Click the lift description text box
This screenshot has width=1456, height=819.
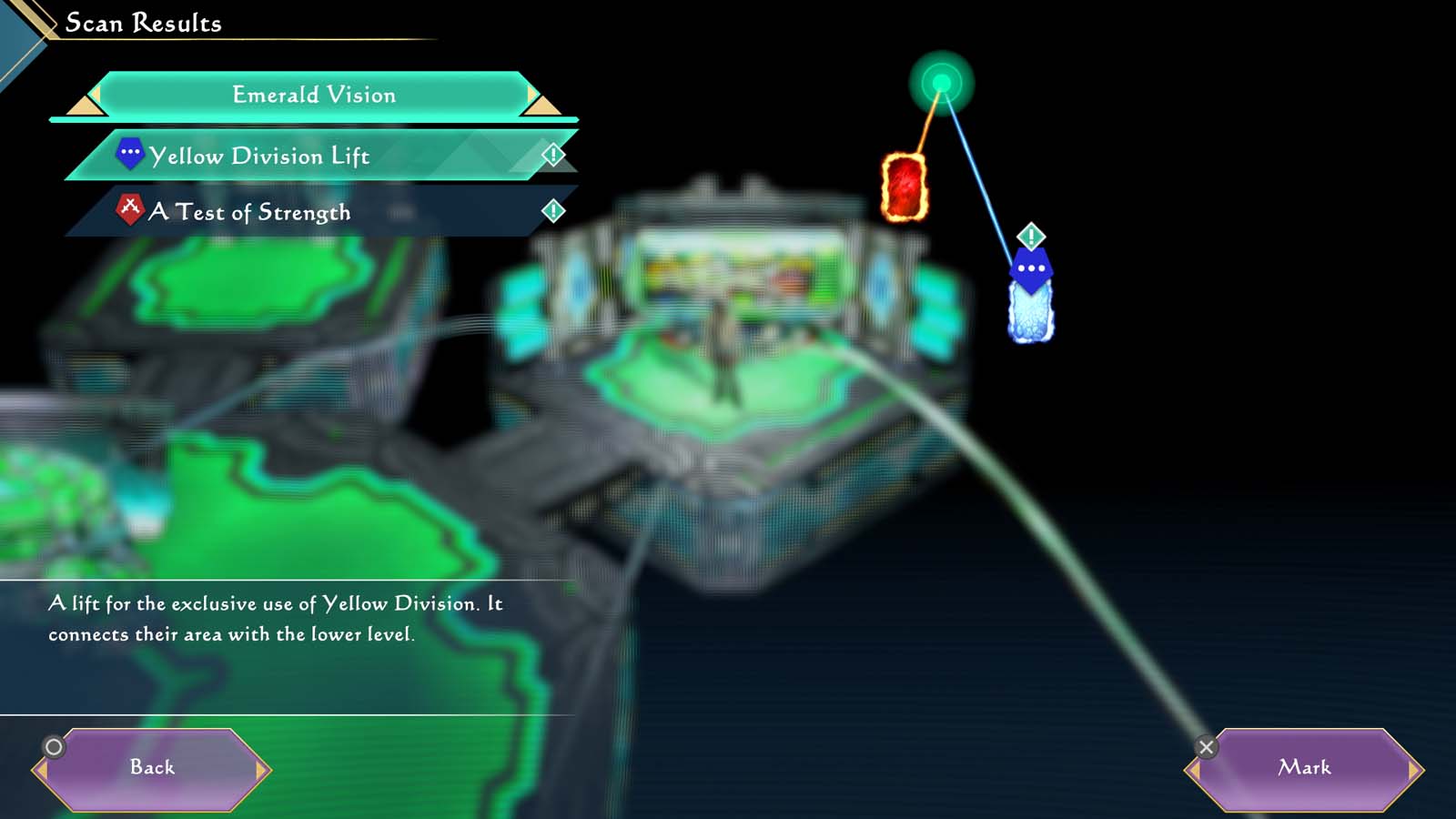point(273,617)
